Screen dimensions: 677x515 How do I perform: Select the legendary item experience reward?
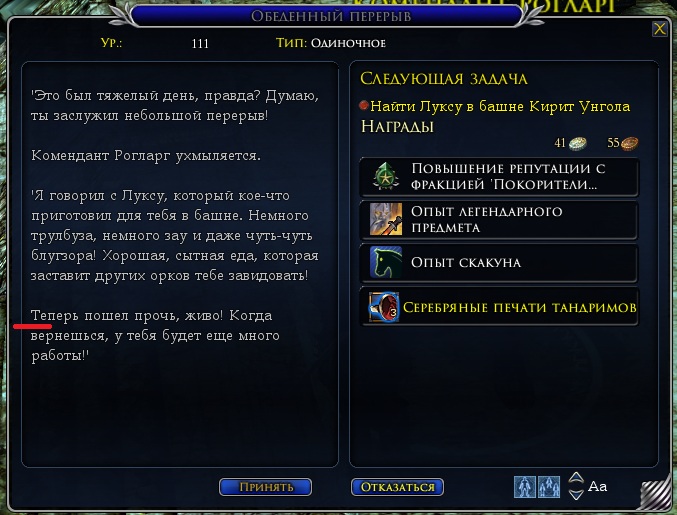pos(499,220)
